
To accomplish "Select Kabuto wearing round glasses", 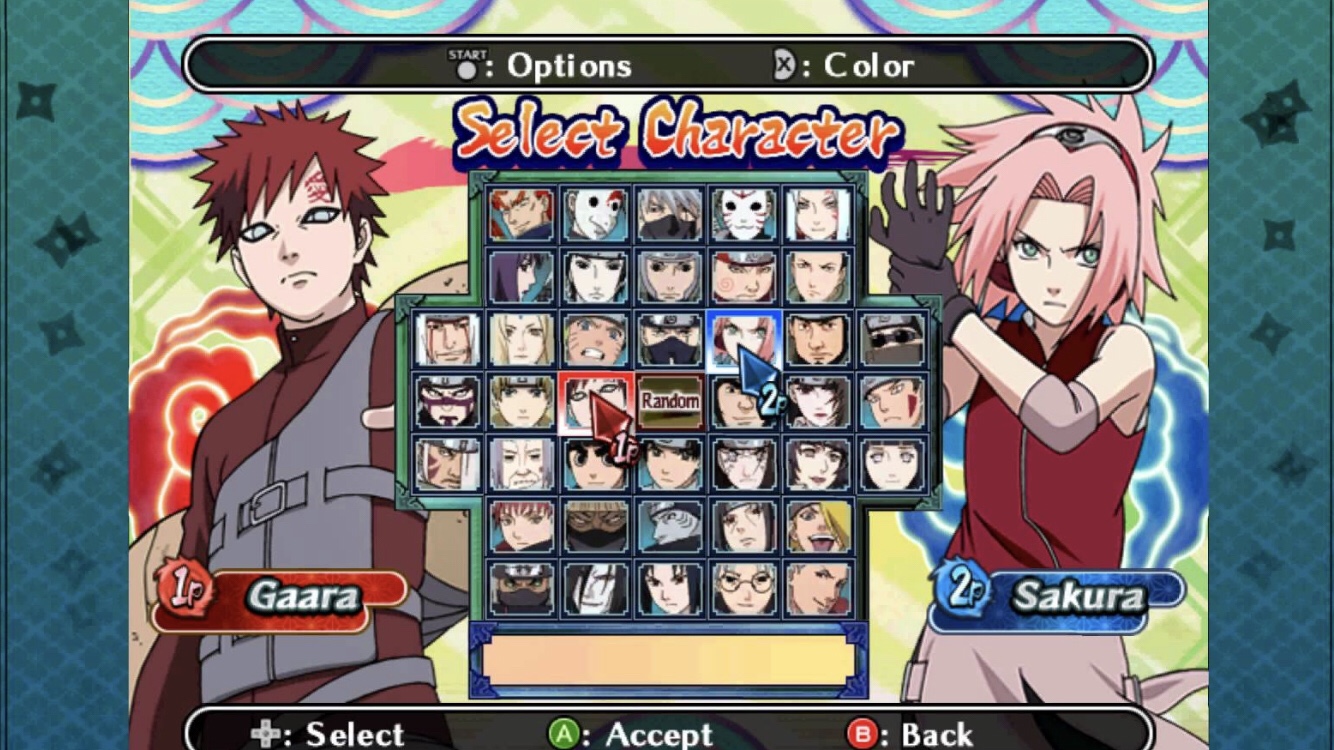I will point(743,588).
